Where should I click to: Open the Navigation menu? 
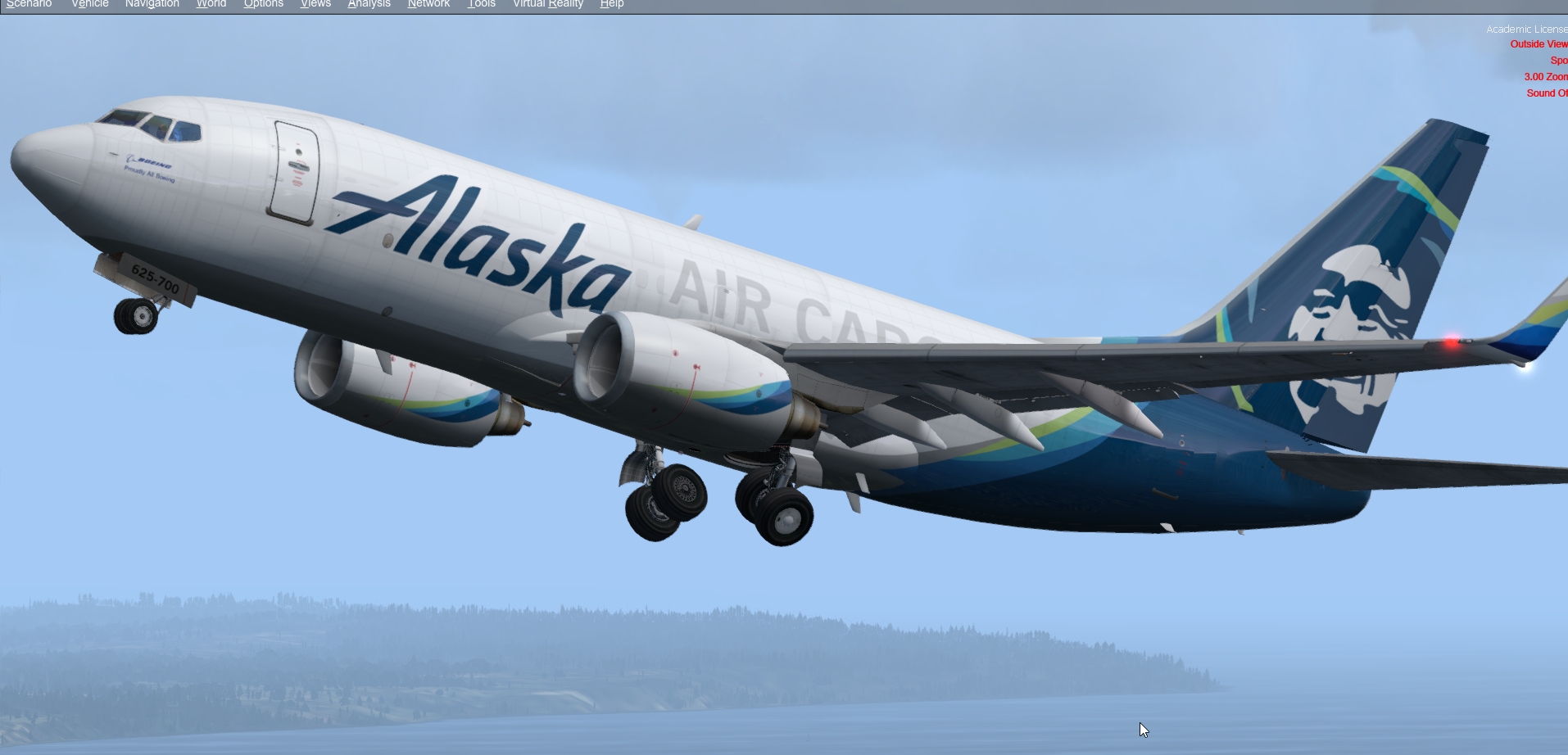(152, 4)
